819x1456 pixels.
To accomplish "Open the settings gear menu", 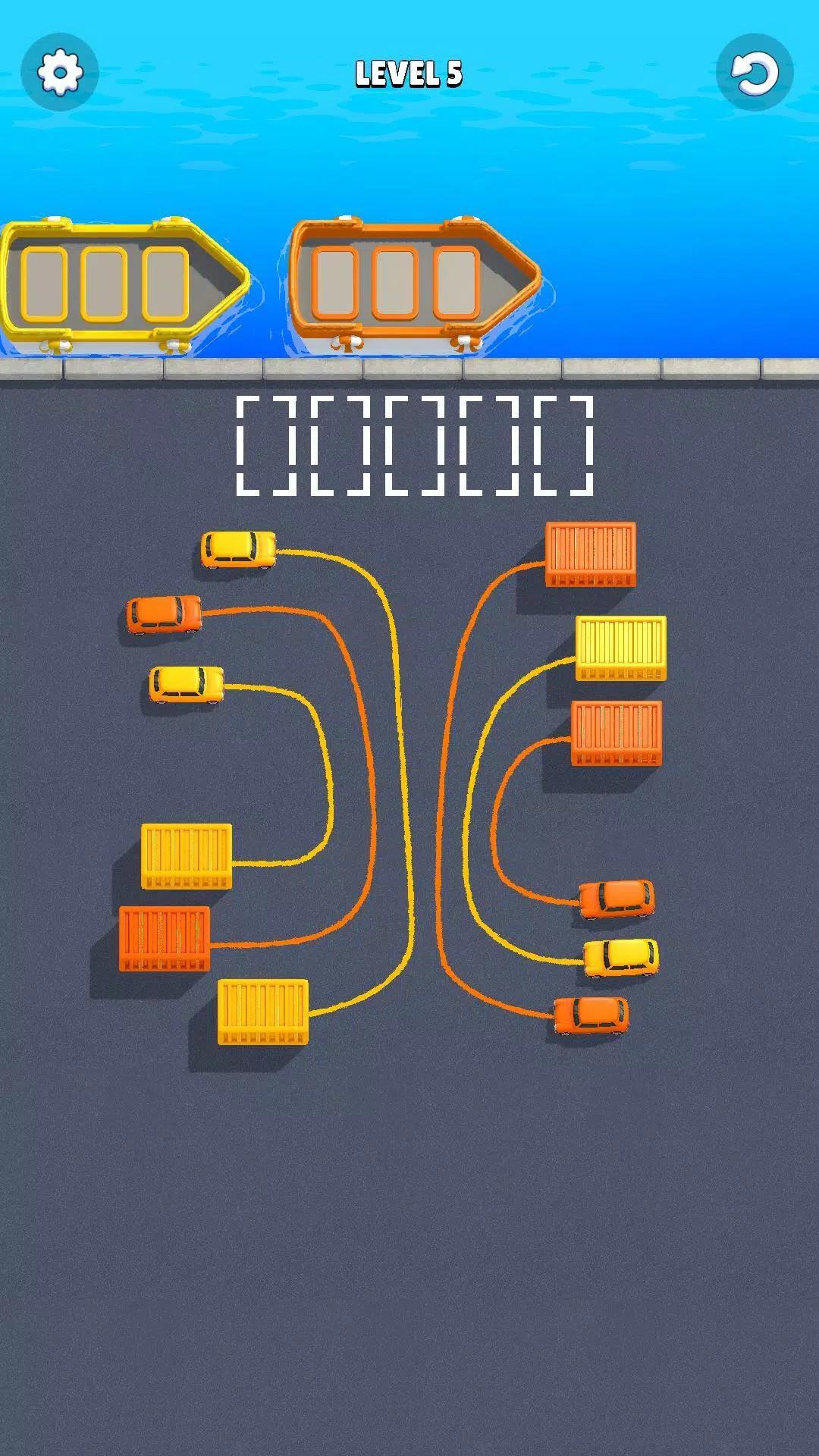I will point(60,73).
